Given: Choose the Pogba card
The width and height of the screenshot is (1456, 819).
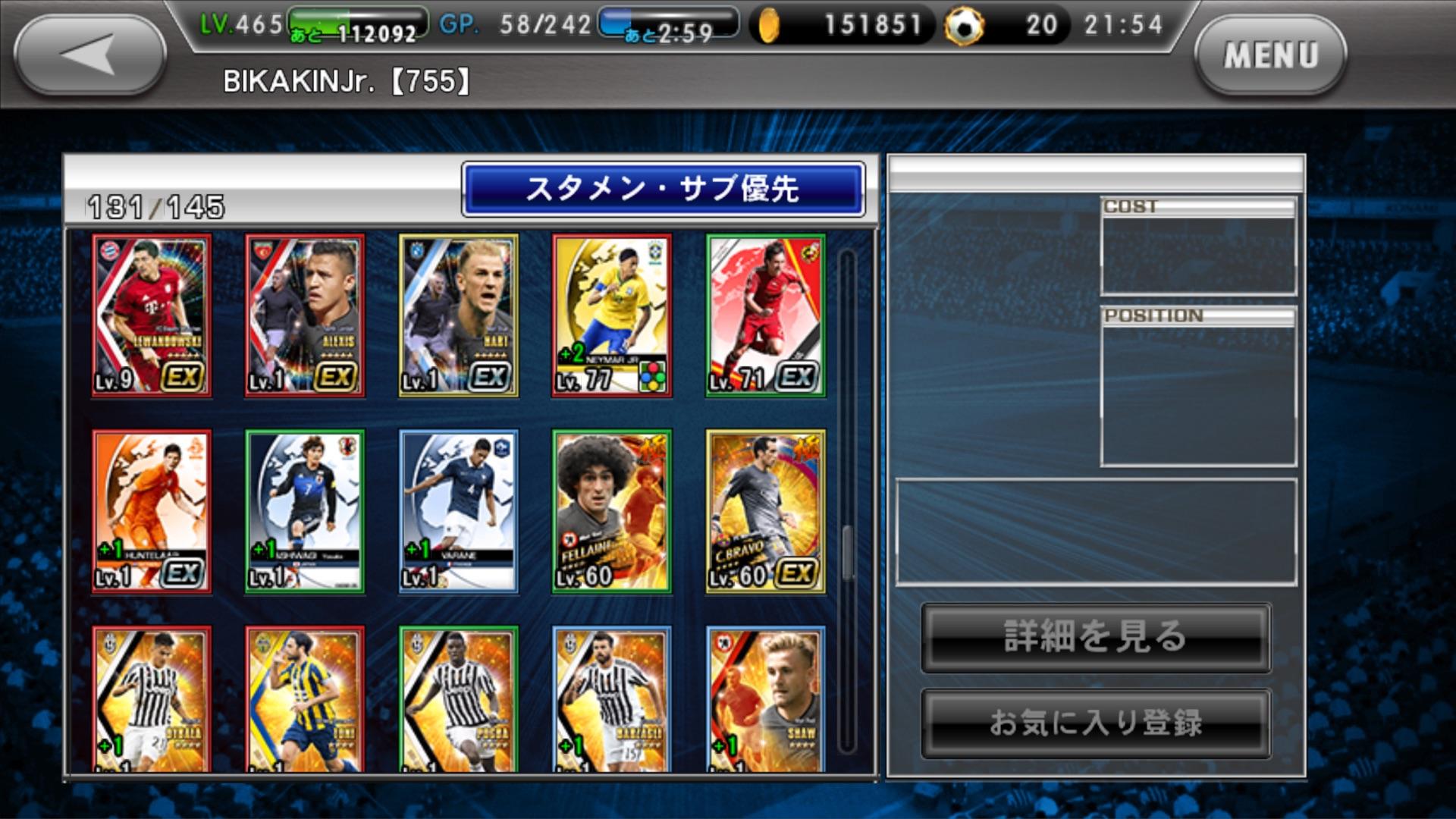Looking at the screenshot, I should (x=459, y=698).
